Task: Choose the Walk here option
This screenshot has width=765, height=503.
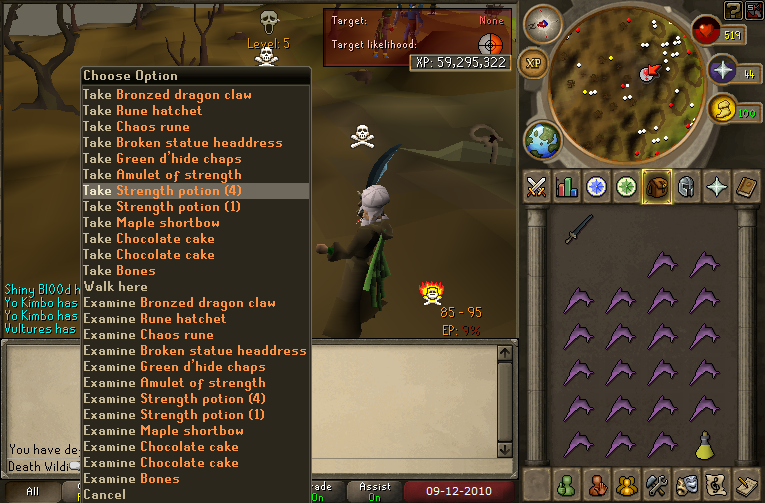Action: pos(118,287)
